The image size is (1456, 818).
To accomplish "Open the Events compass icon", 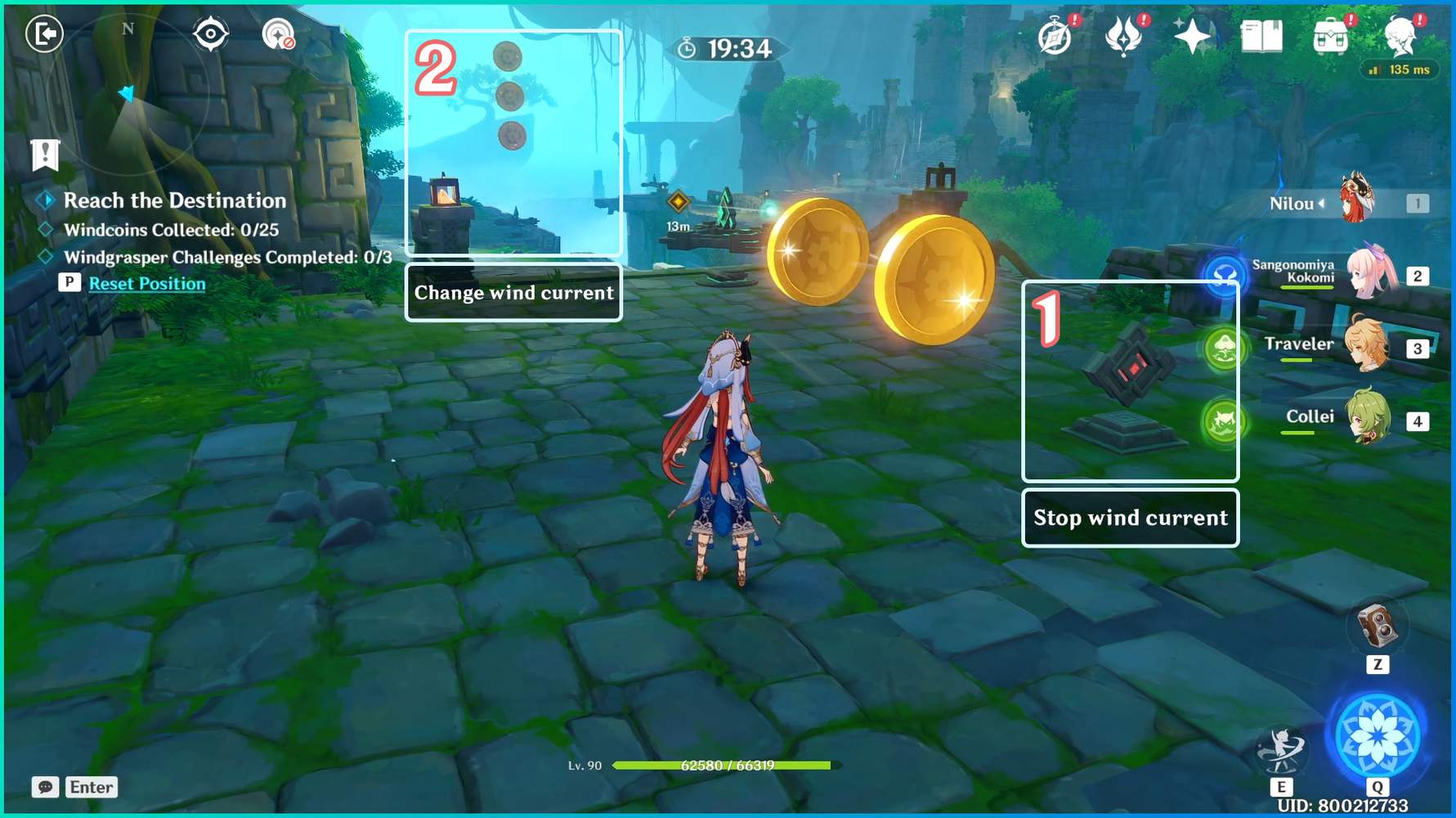I will click(1055, 34).
